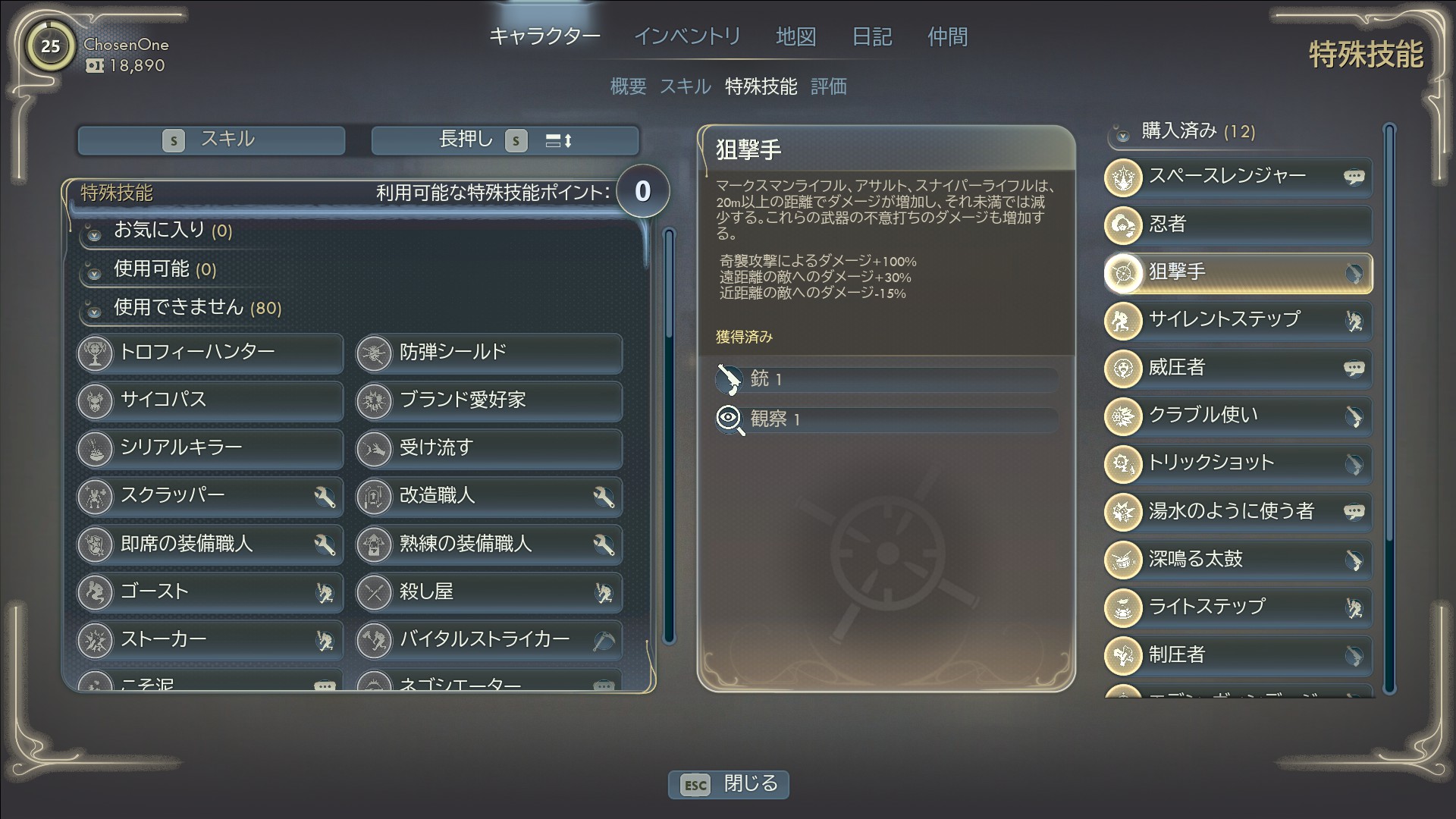Switch to the スキル sub-tab
This screenshot has height=819, width=1456.
[685, 86]
